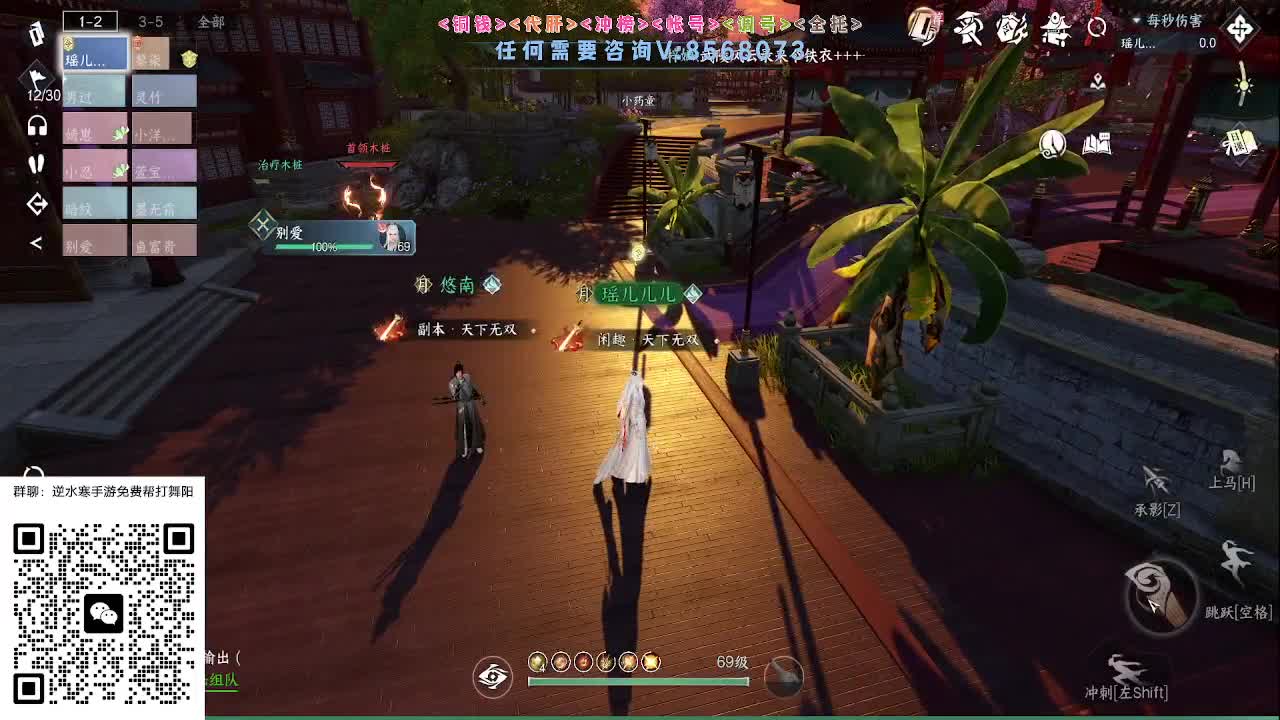Open the clock daily activities icon
1280x720 pixels.
[x=1052, y=143]
